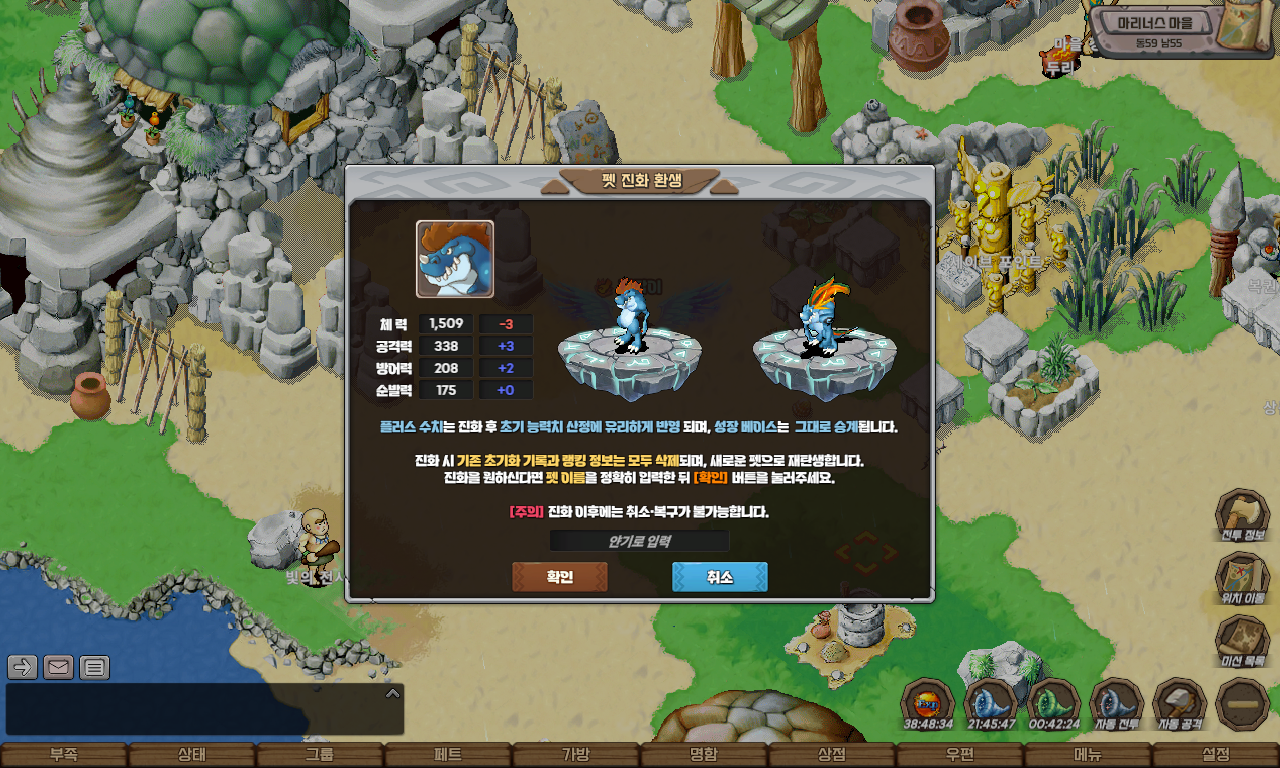The width and height of the screenshot is (1280, 768).
Task: Open the 페트 pet menu
Action: pos(448,755)
